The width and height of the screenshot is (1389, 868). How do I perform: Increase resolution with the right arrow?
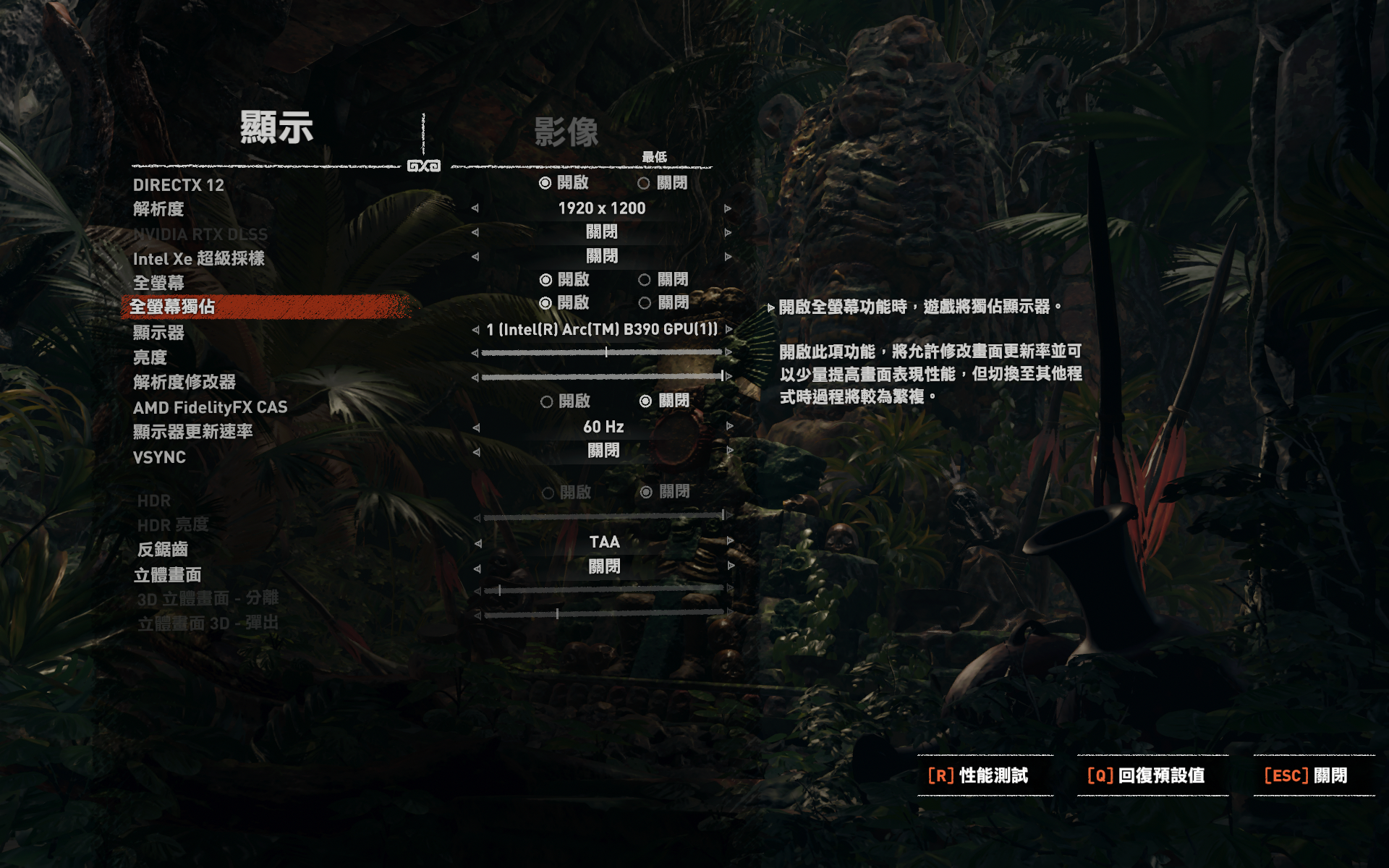pyautogui.click(x=728, y=209)
